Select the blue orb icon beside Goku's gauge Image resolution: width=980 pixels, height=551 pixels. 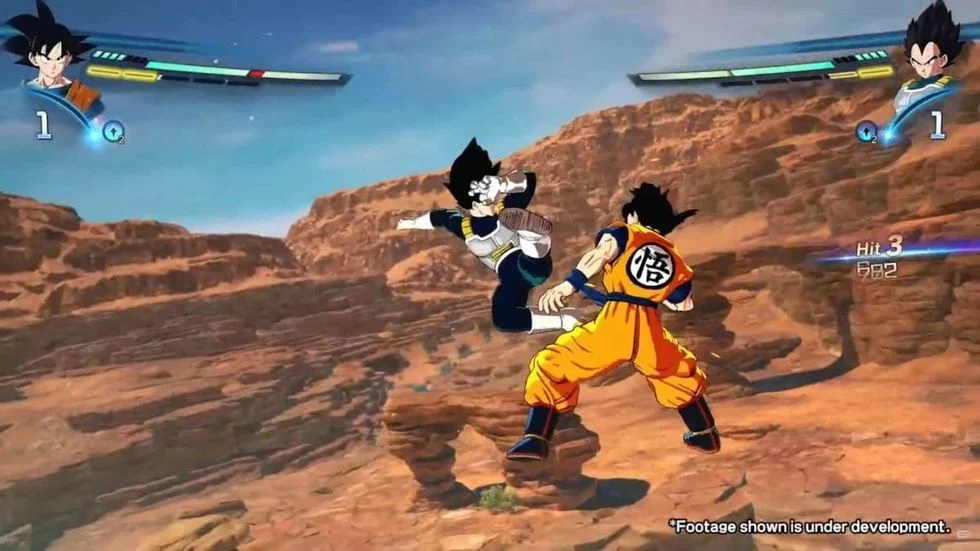pyautogui.click(x=113, y=131)
